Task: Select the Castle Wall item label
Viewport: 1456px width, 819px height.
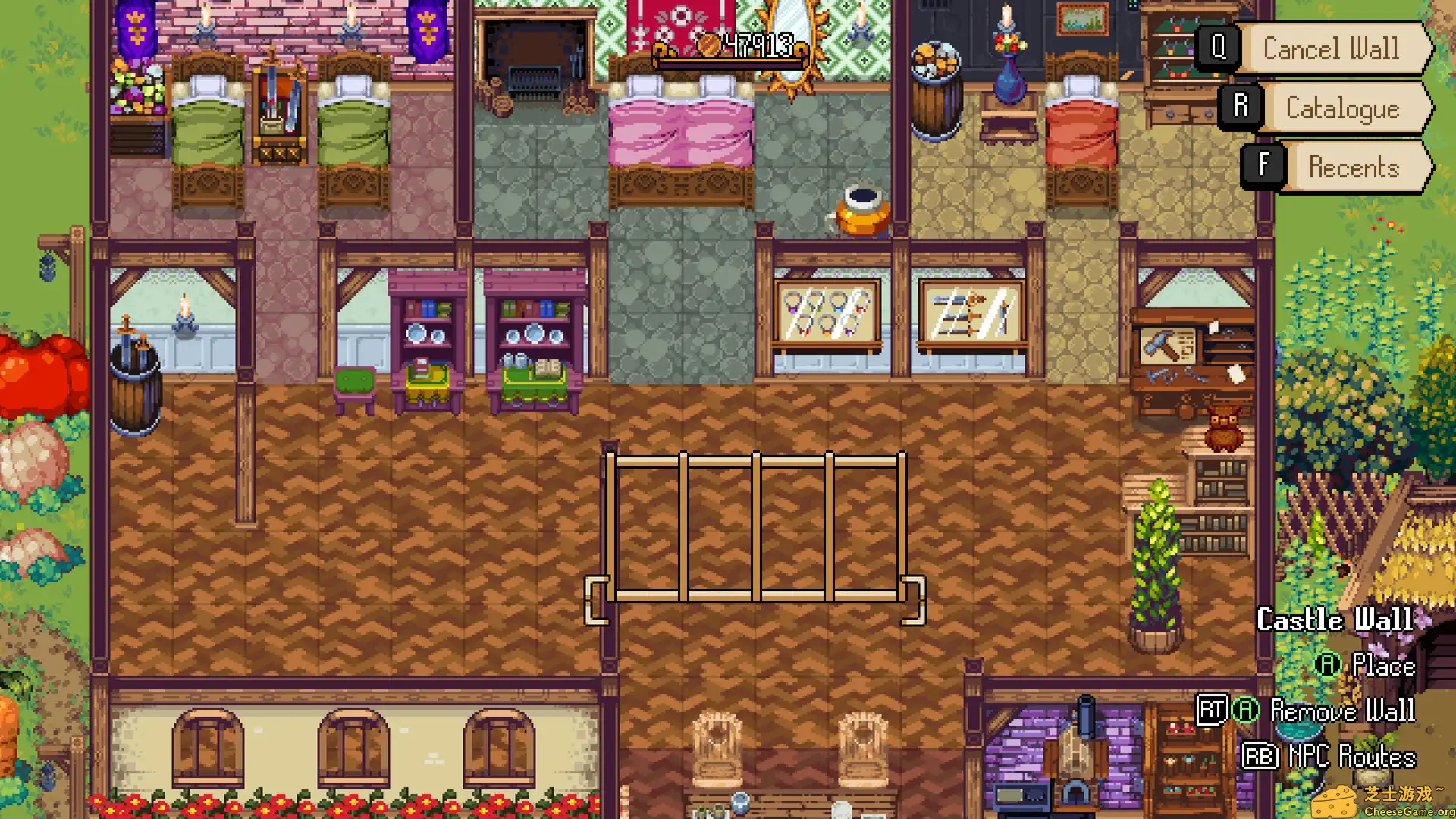Action: 1336,620
